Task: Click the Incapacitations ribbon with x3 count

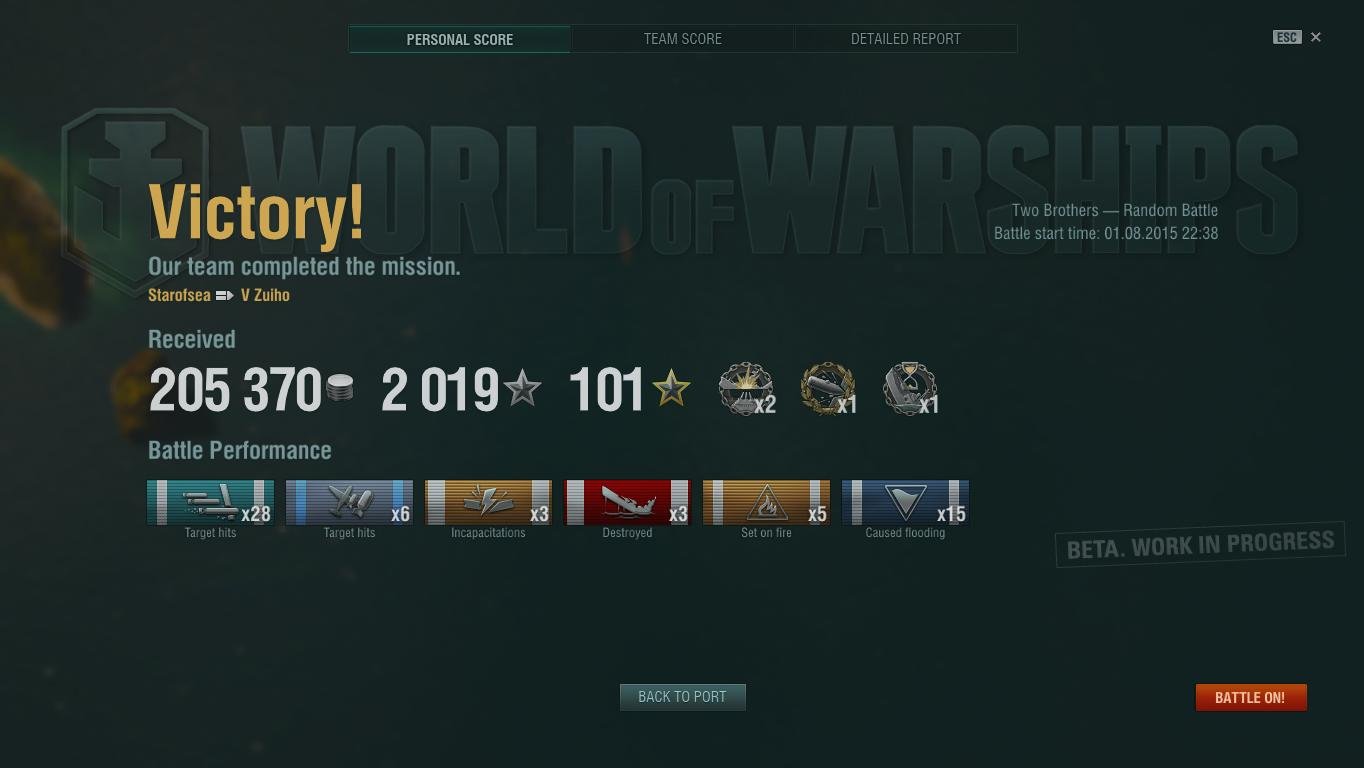Action: pos(488,502)
